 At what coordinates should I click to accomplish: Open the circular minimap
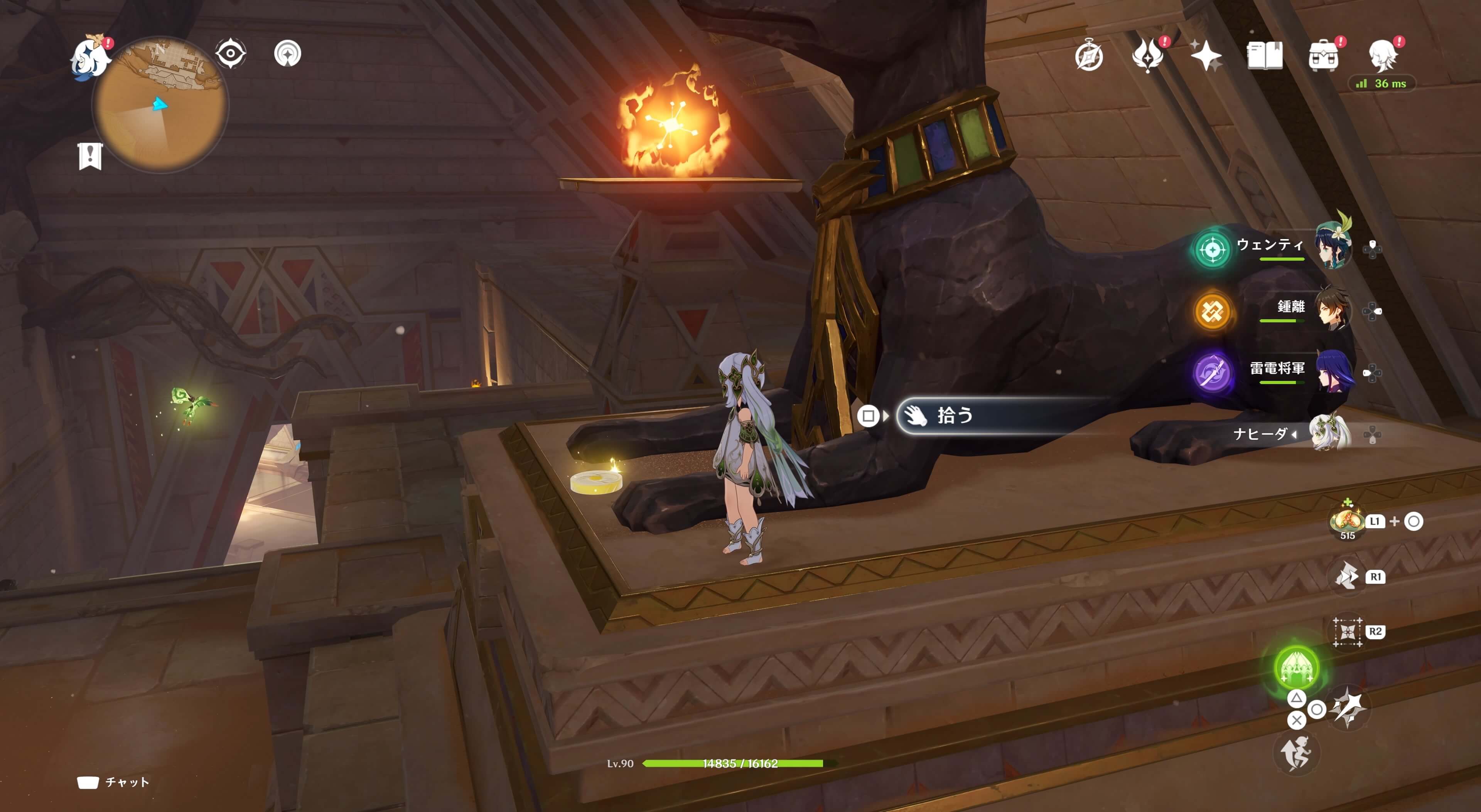[x=160, y=105]
